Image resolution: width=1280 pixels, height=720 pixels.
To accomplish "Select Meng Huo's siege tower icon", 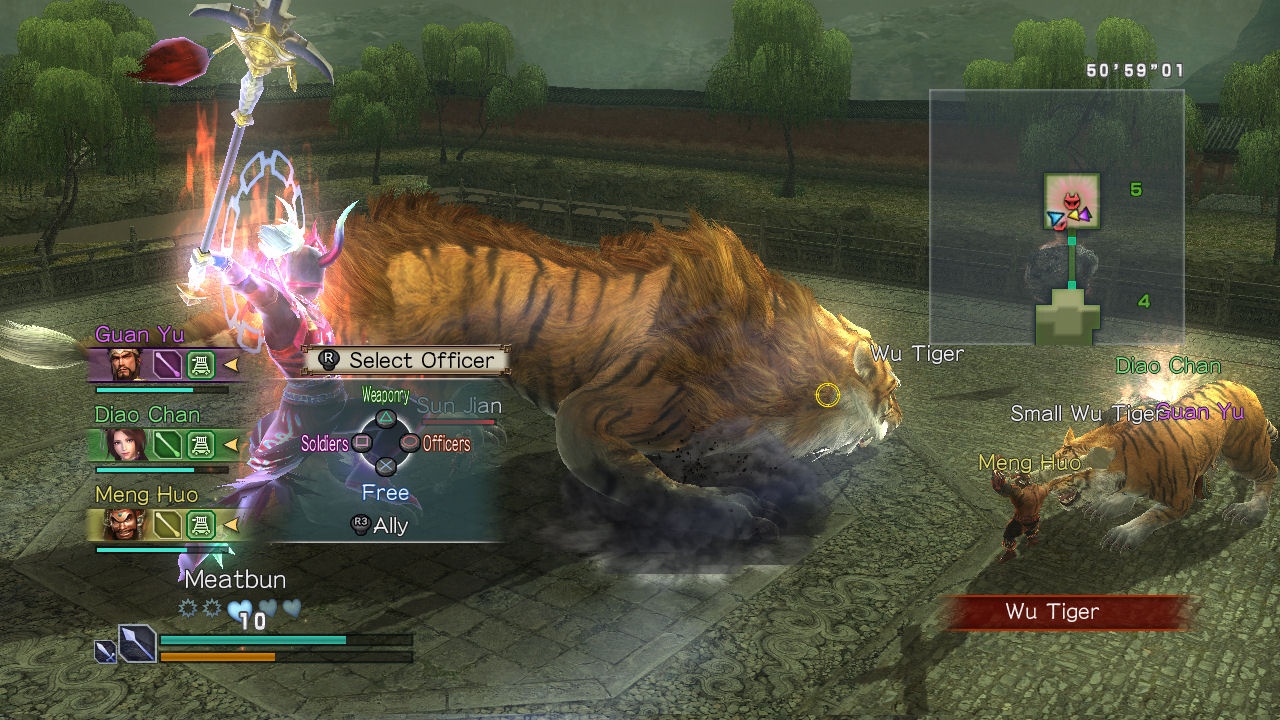I will point(201,523).
